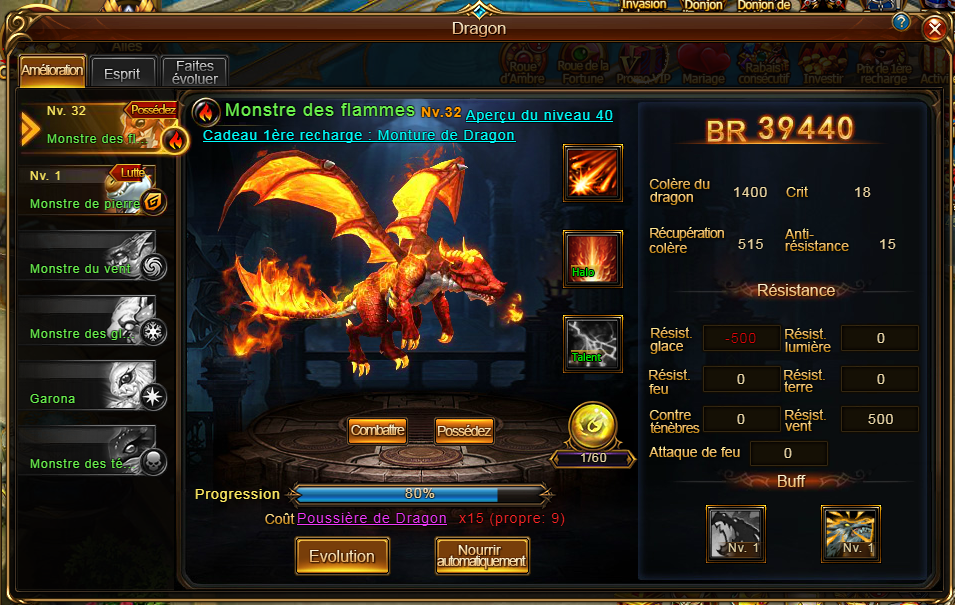The height and width of the screenshot is (605, 955).
Task: Inspect the Halo skill icon
Action: [593, 260]
